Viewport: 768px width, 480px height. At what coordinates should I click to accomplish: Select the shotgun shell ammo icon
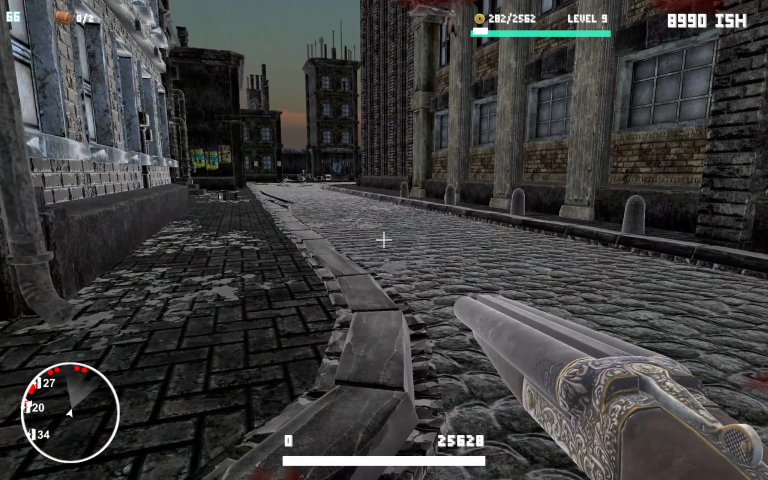pyautogui.click(x=63, y=18)
